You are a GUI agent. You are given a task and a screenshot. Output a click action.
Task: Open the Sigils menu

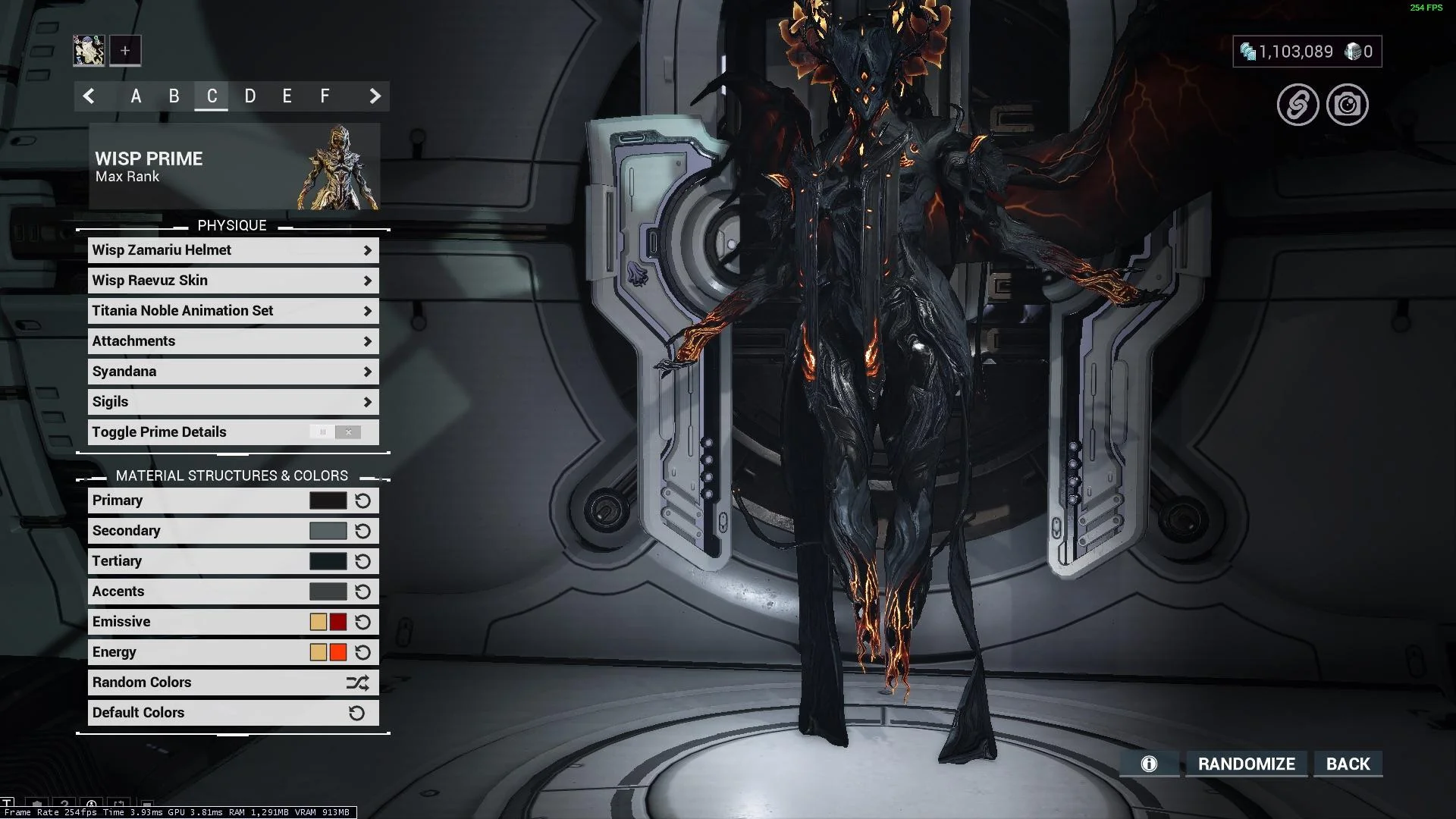point(233,402)
